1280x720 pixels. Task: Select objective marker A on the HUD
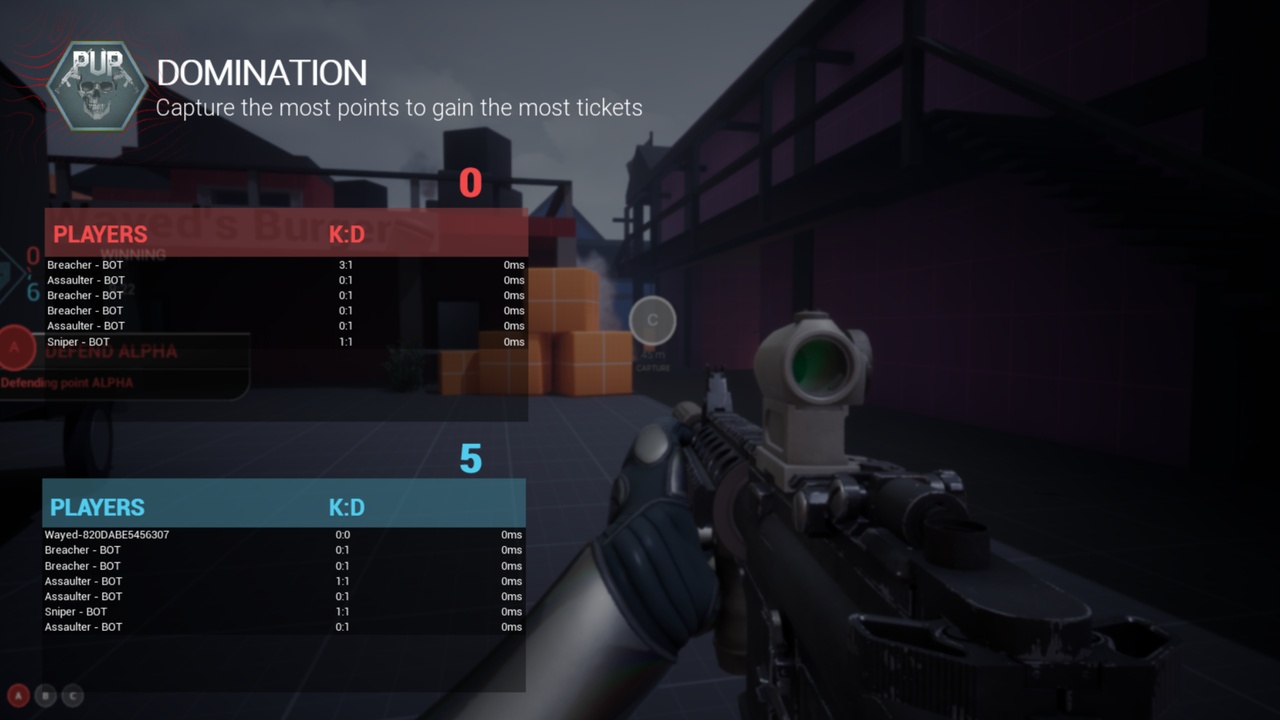[x=19, y=695]
